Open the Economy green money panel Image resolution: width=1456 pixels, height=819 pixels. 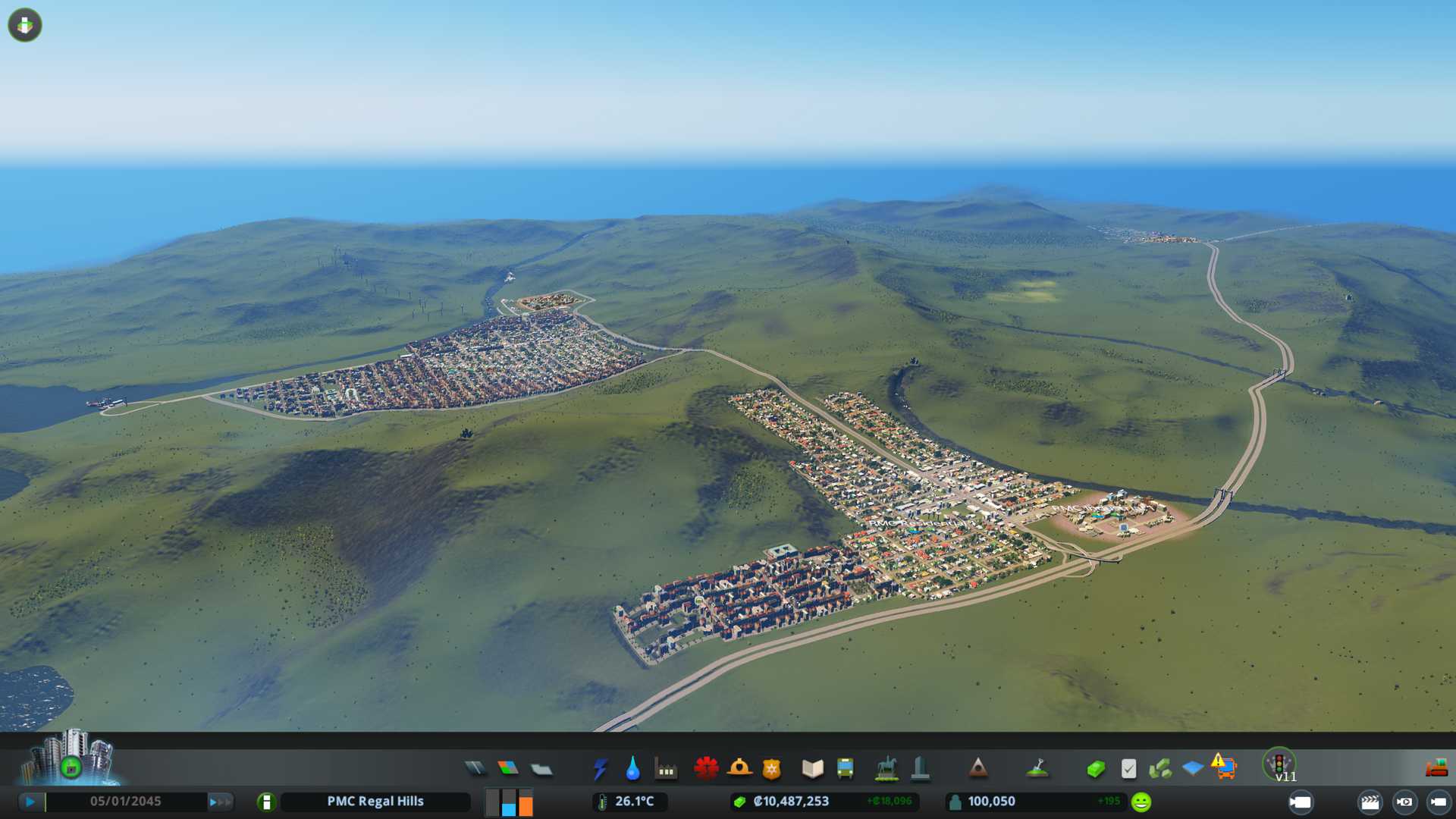[x=1096, y=770]
